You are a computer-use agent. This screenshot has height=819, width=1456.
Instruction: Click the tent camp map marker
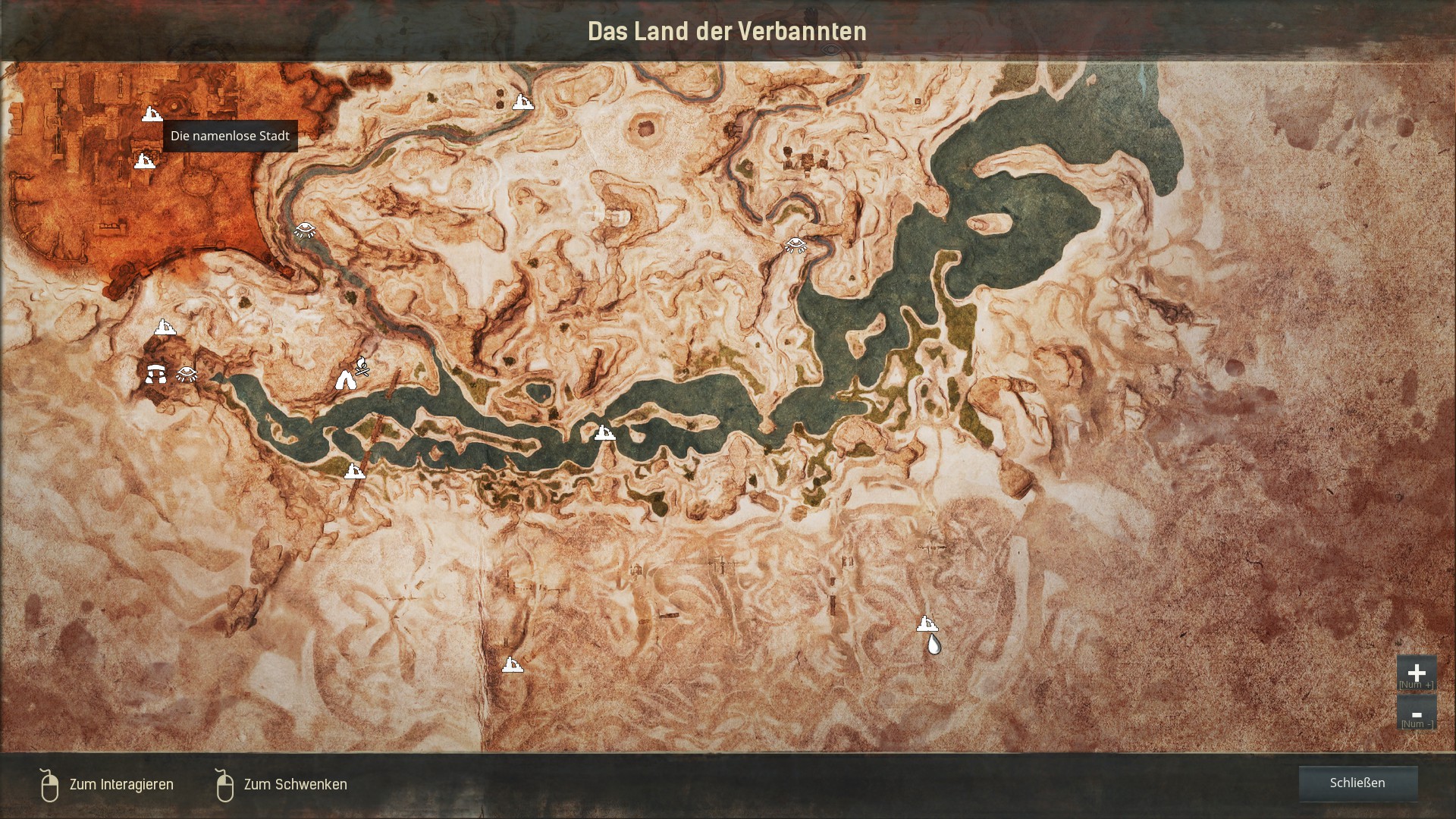coord(346,380)
